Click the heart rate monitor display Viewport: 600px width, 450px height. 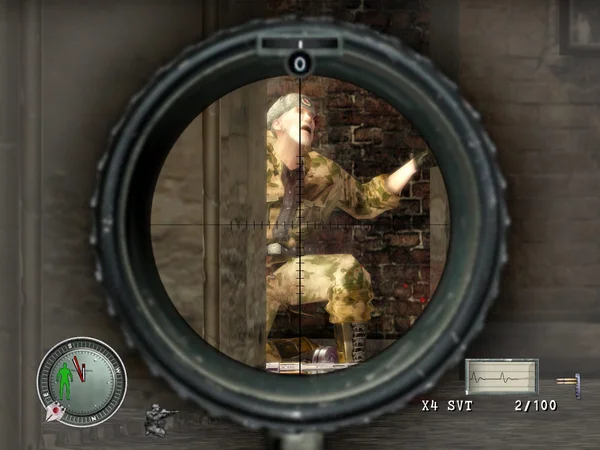coord(501,378)
